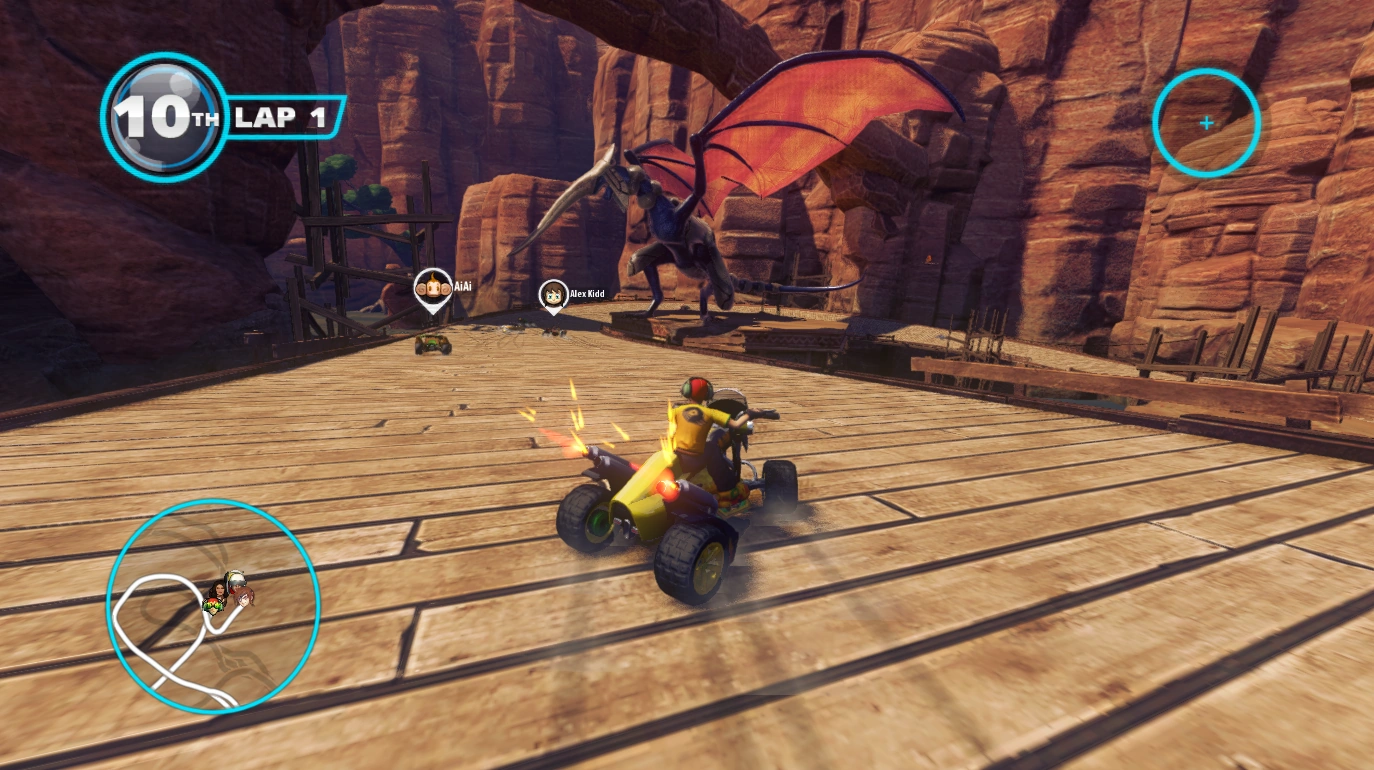
Task: Select the Alex Kidd racer marker
Action: click(x=553, y=295)
